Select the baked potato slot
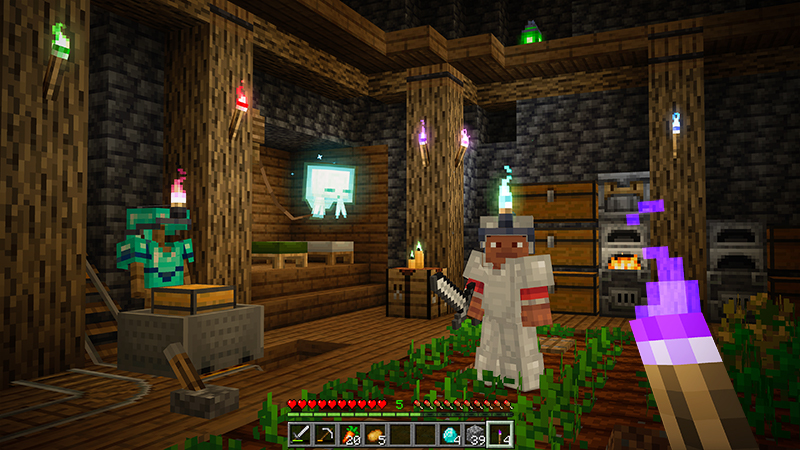Image resolution: width=800 pixels, height=450 pixels. [x=376, y=434]
